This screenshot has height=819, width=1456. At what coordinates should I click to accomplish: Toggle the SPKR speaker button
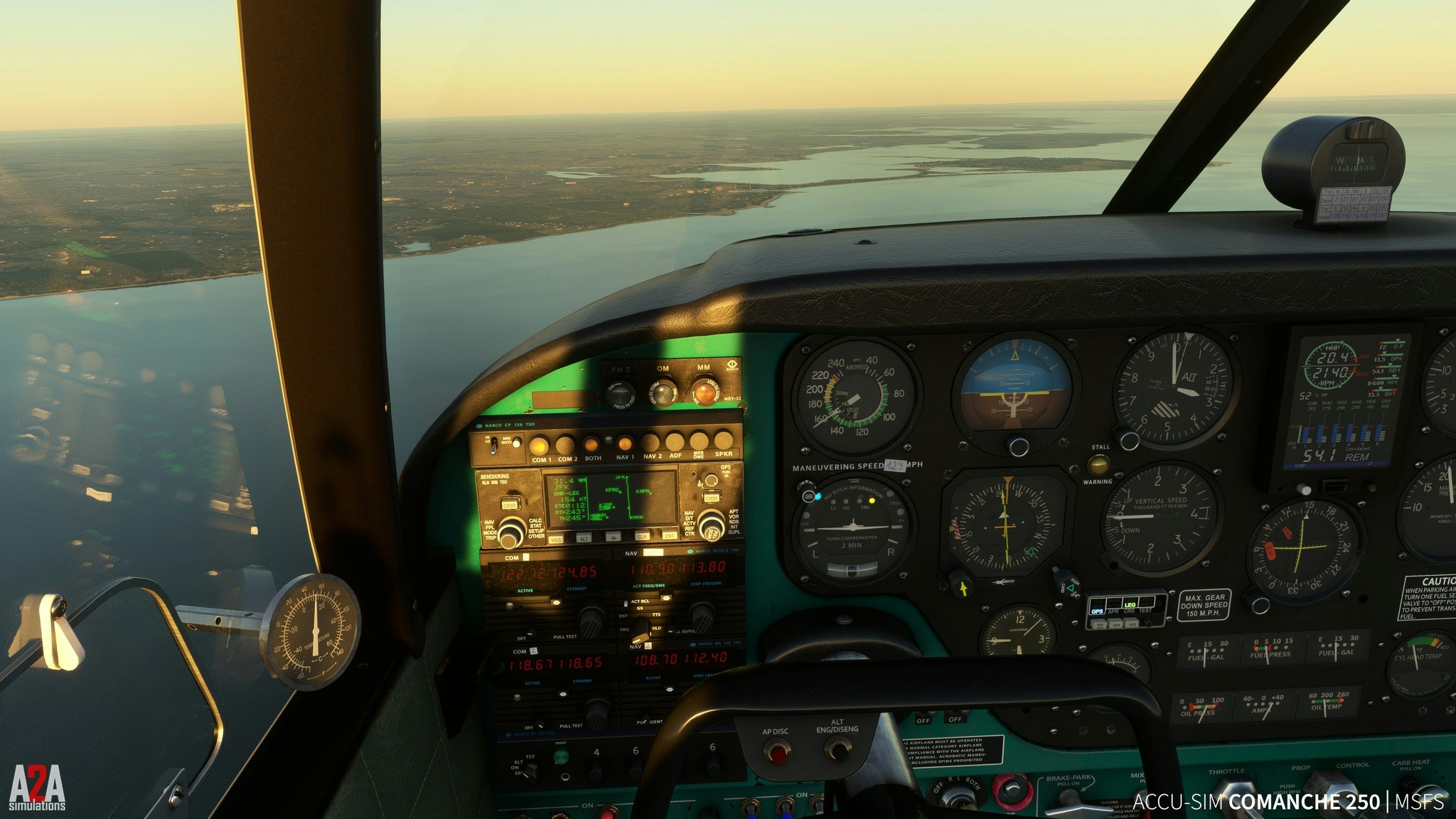click(x=723, y=439)
